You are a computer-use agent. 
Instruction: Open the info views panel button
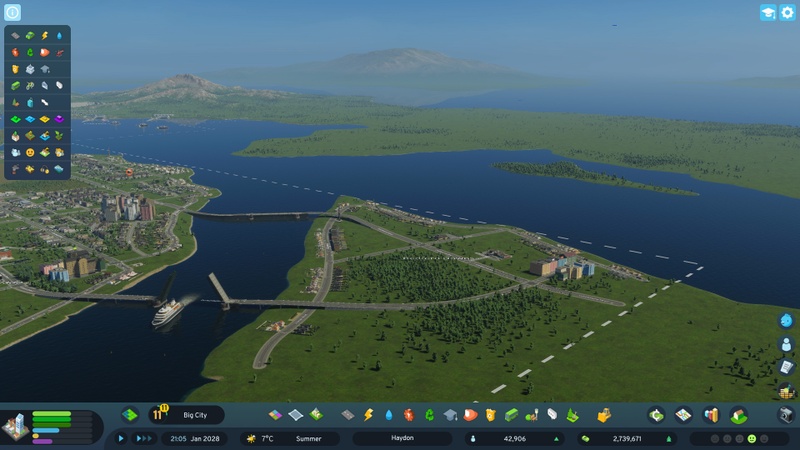12,13
